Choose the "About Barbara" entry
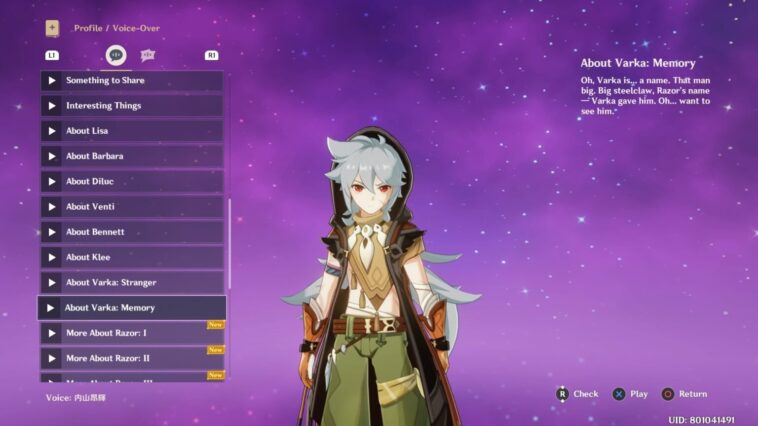758x426 pixels. [132, 156]
